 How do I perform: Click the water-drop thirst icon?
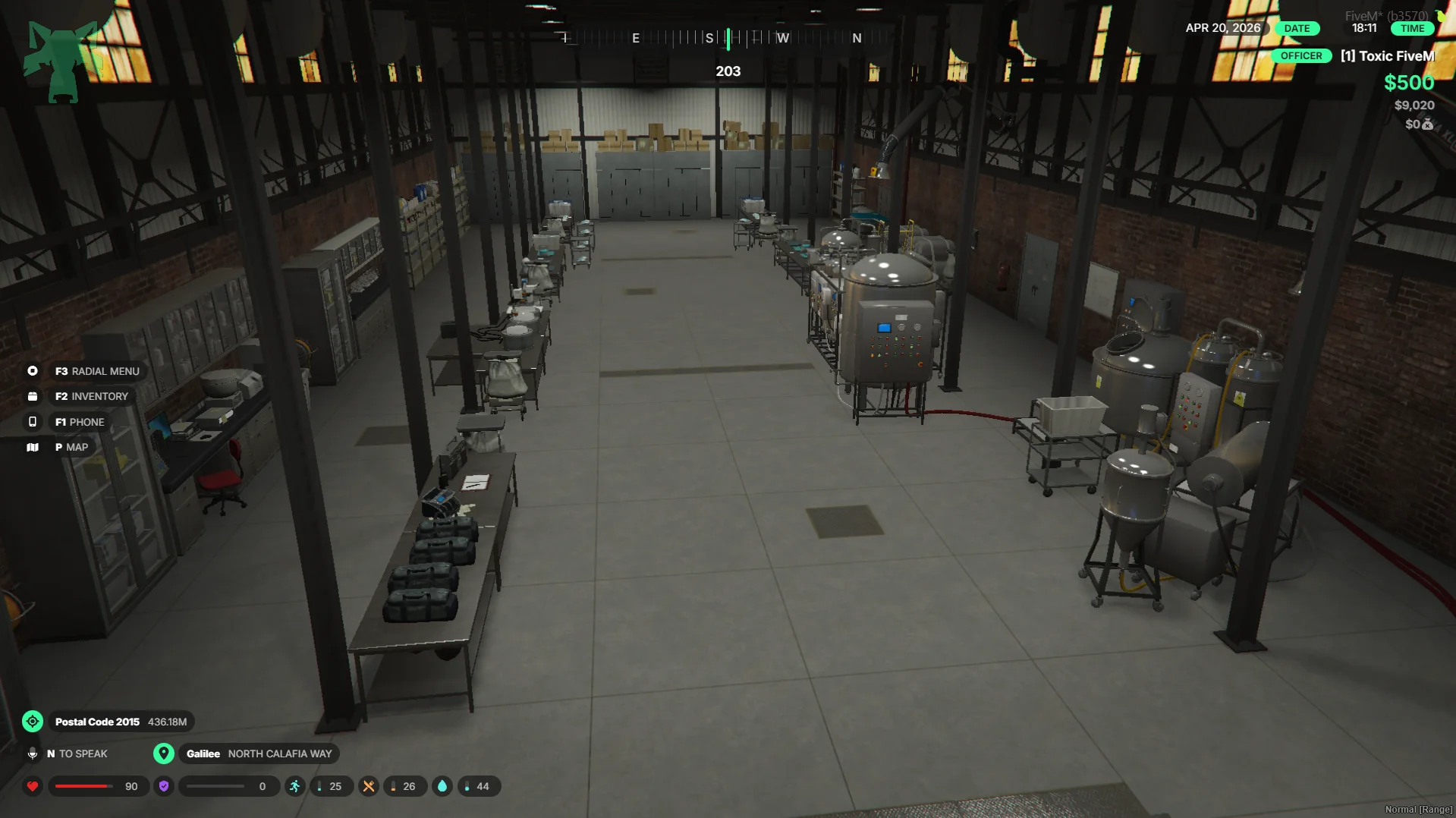(x=442, y=786)
